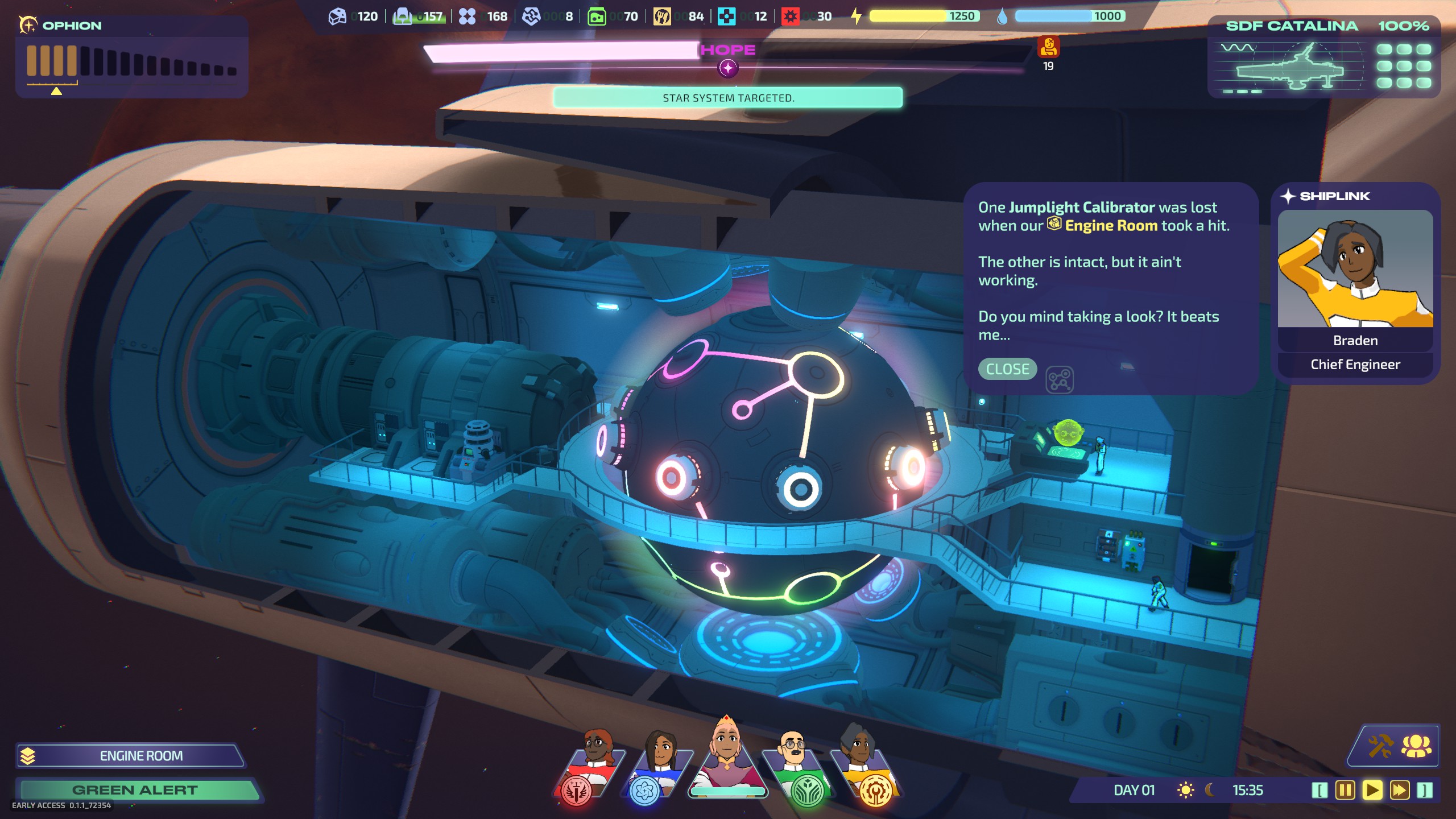This screenshot has width=1456, height=819.
Task: Open the crew management icon
Action: (1416, 746)
